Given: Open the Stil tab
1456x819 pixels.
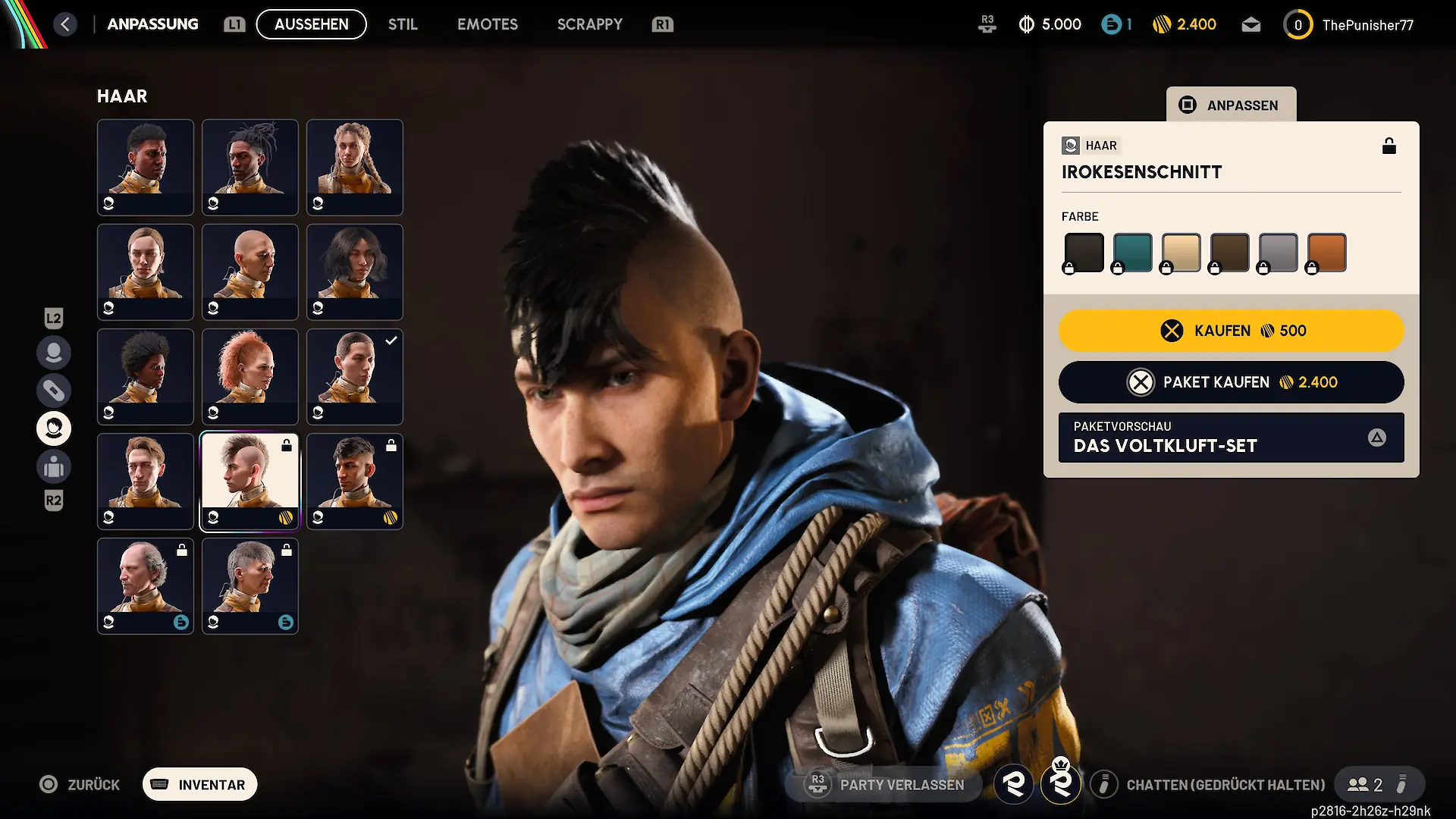Looking at the screenshot, I should [403, 24].
